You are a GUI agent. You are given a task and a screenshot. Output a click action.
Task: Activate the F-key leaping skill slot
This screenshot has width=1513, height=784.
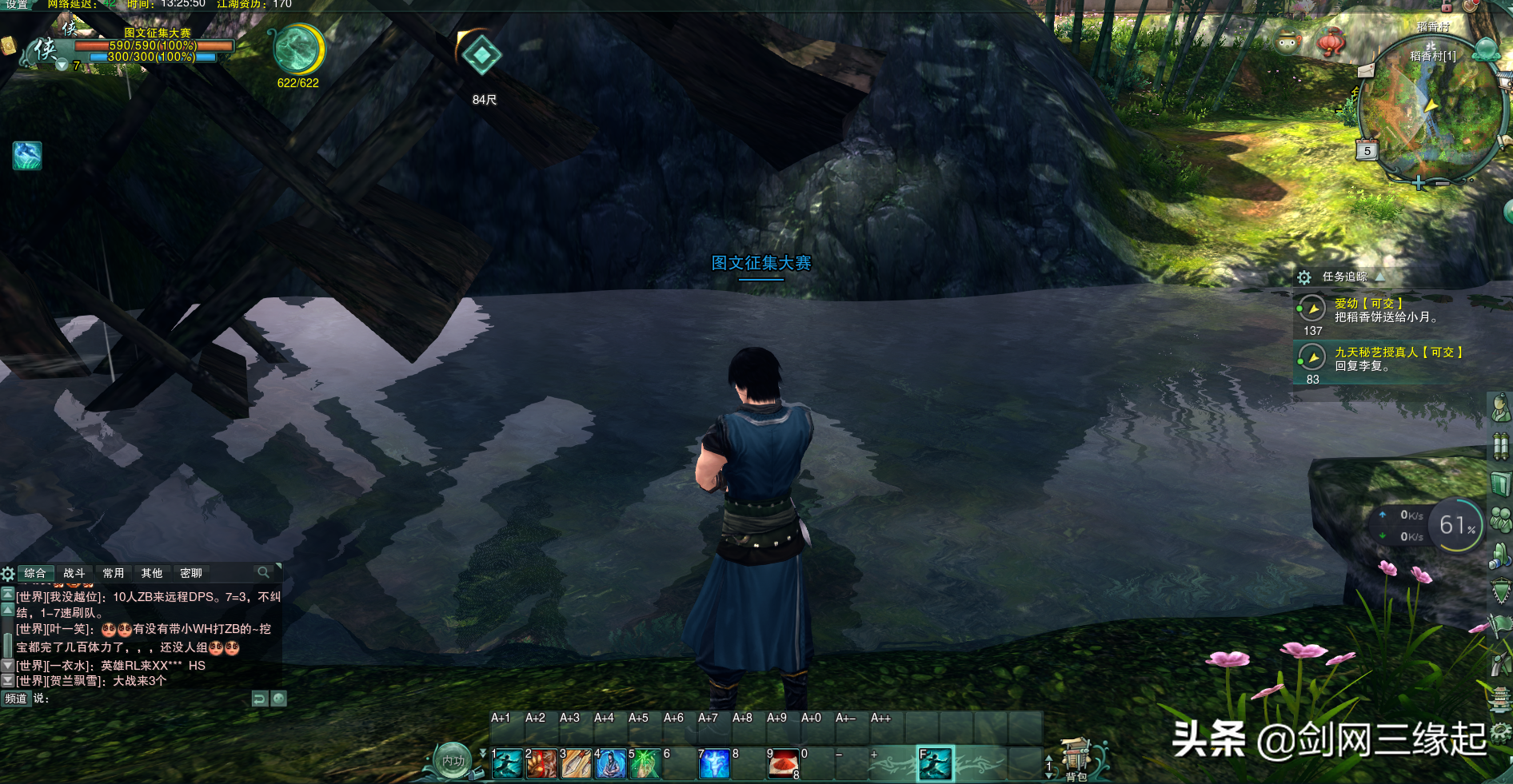coord(935,763)
